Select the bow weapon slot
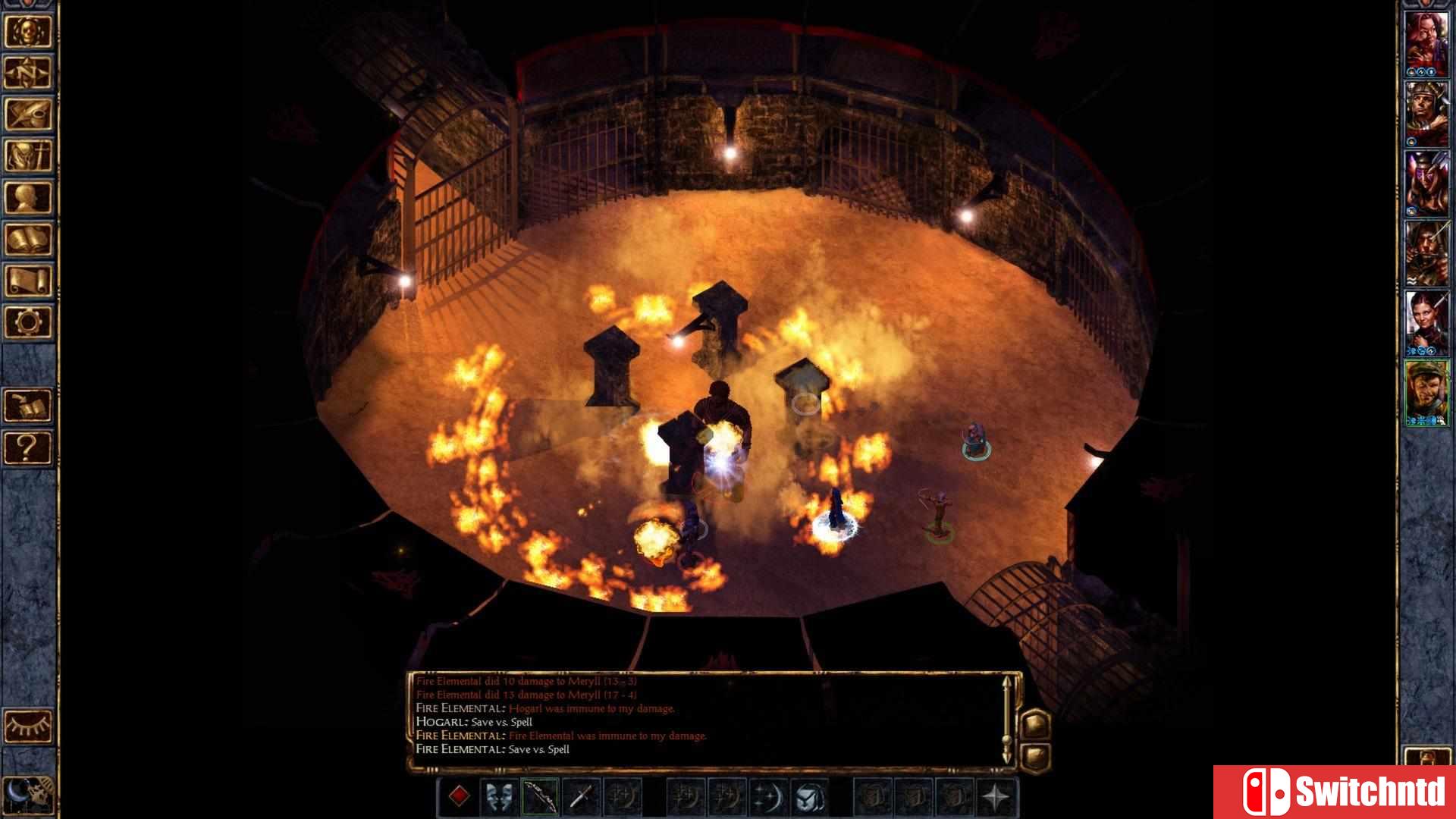1456x819 pixels. (x=540, y=797)
